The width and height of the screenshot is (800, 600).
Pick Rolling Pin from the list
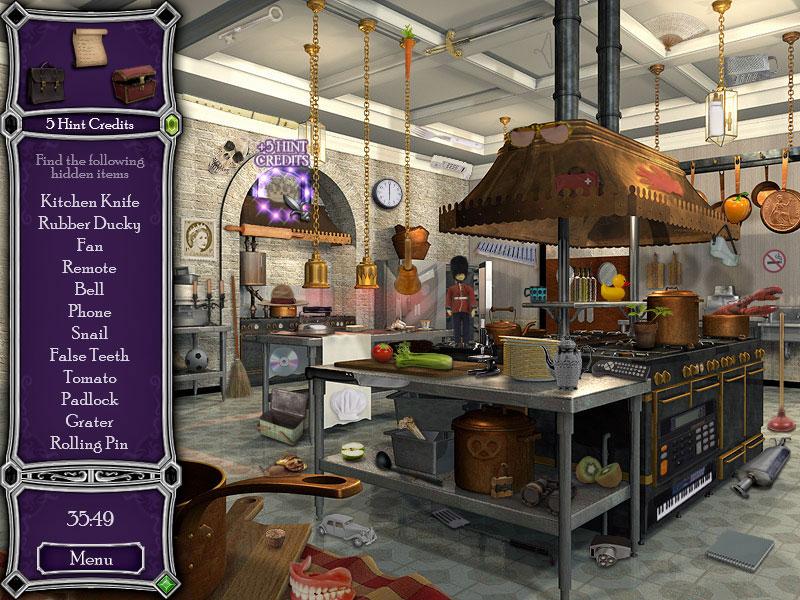pos(89,443)
